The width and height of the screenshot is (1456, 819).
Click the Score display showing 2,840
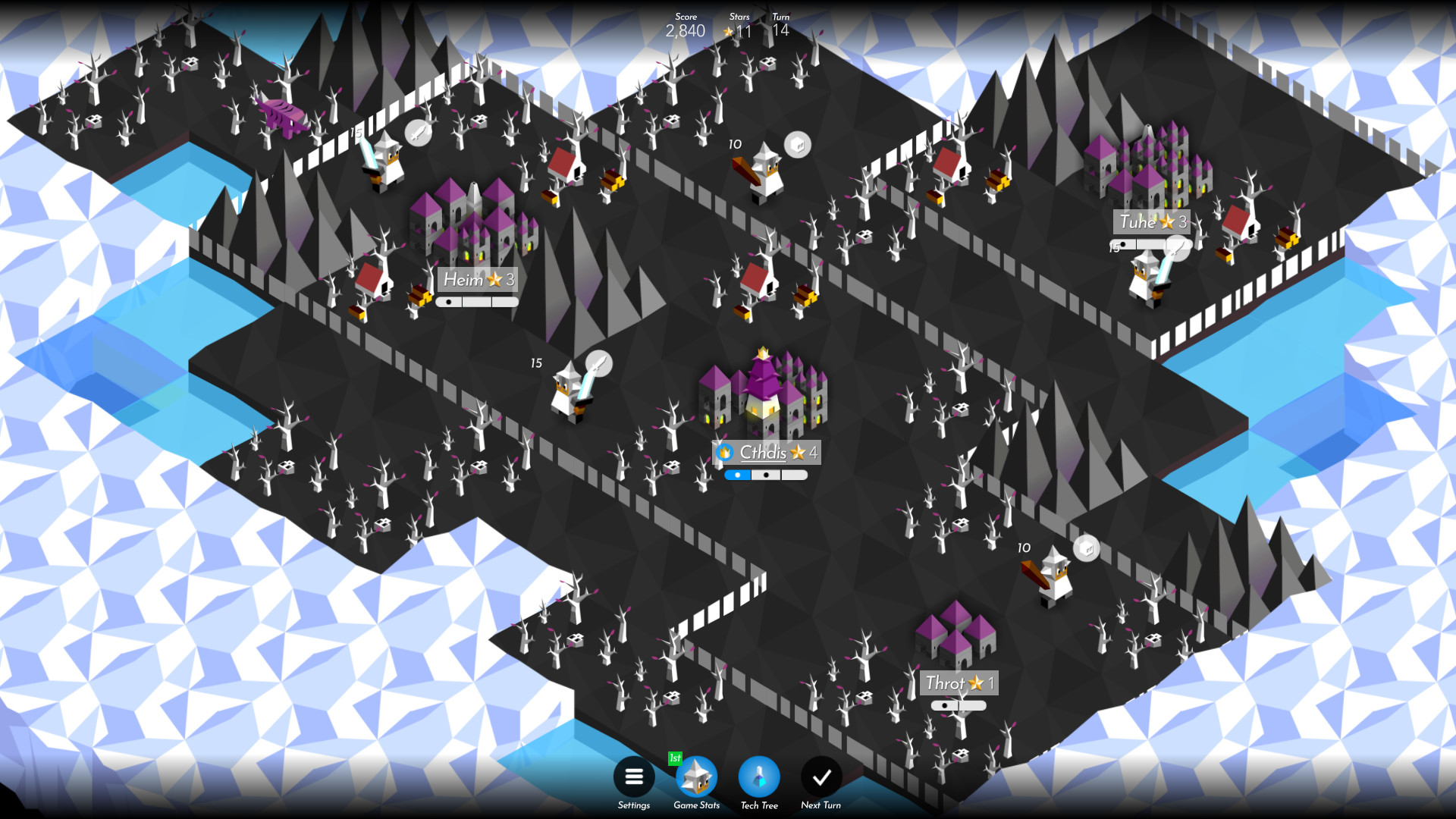coord(685,31)
